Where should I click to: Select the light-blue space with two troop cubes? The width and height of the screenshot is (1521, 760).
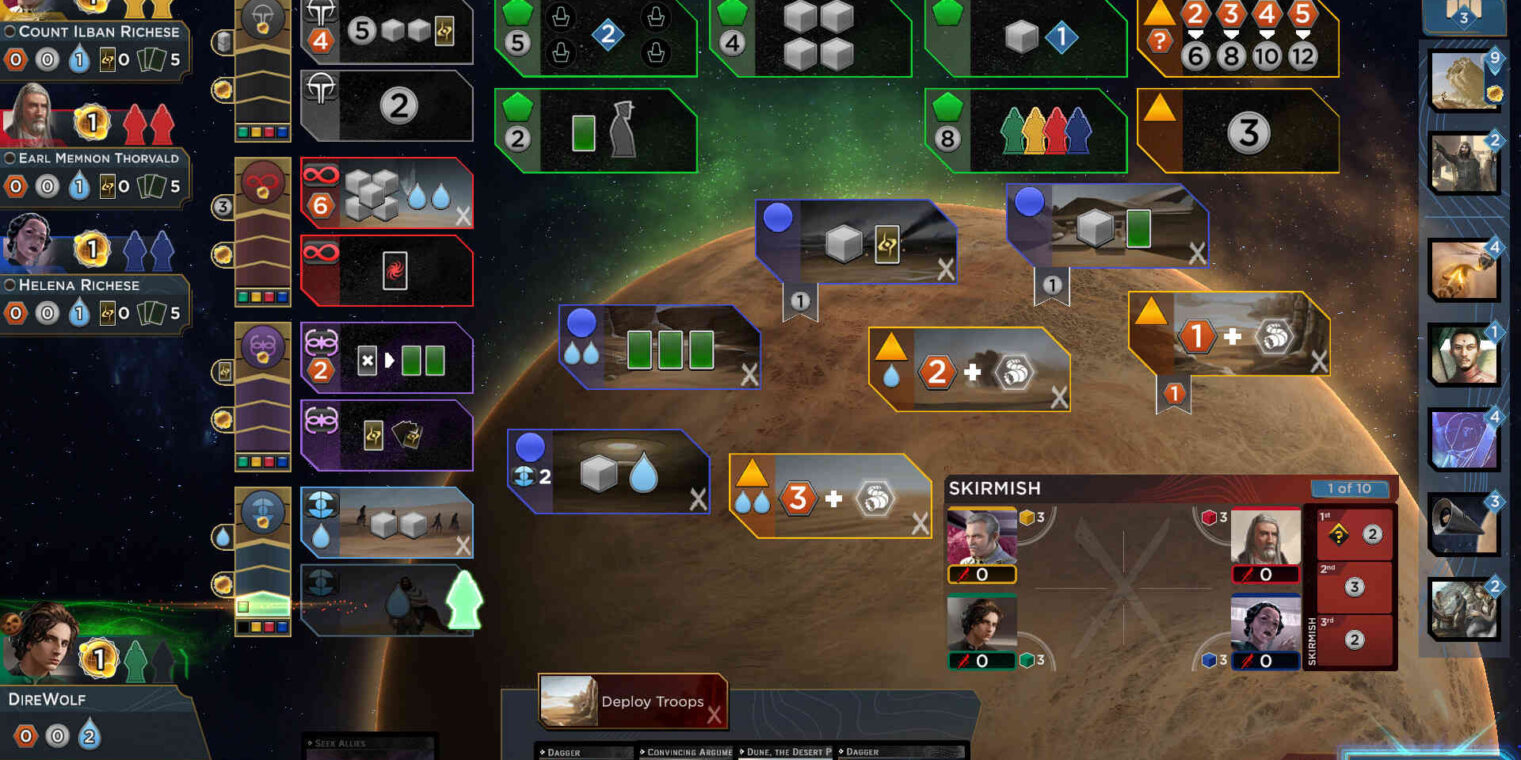386,522
